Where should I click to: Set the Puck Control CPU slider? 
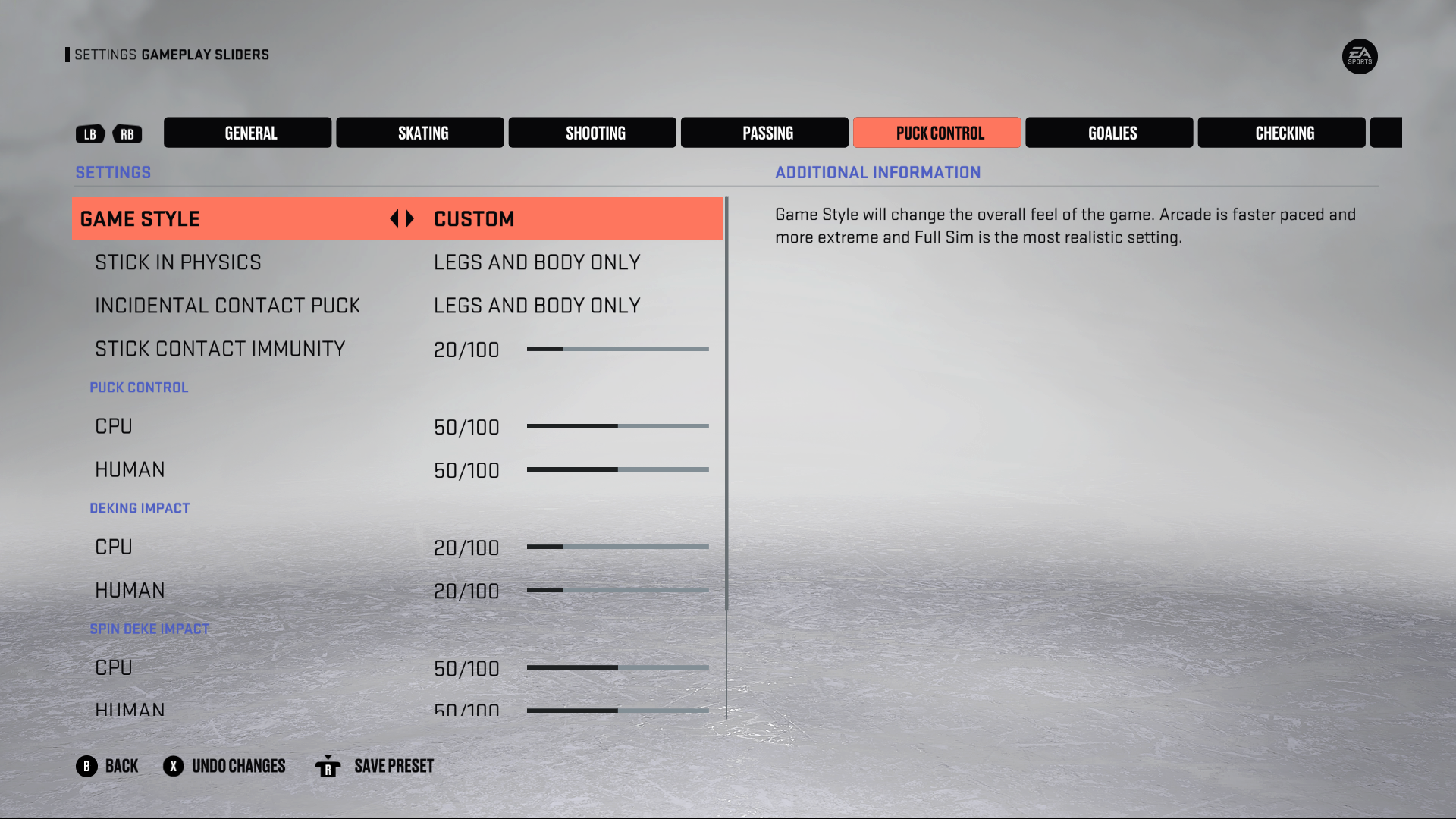(617, 426)
